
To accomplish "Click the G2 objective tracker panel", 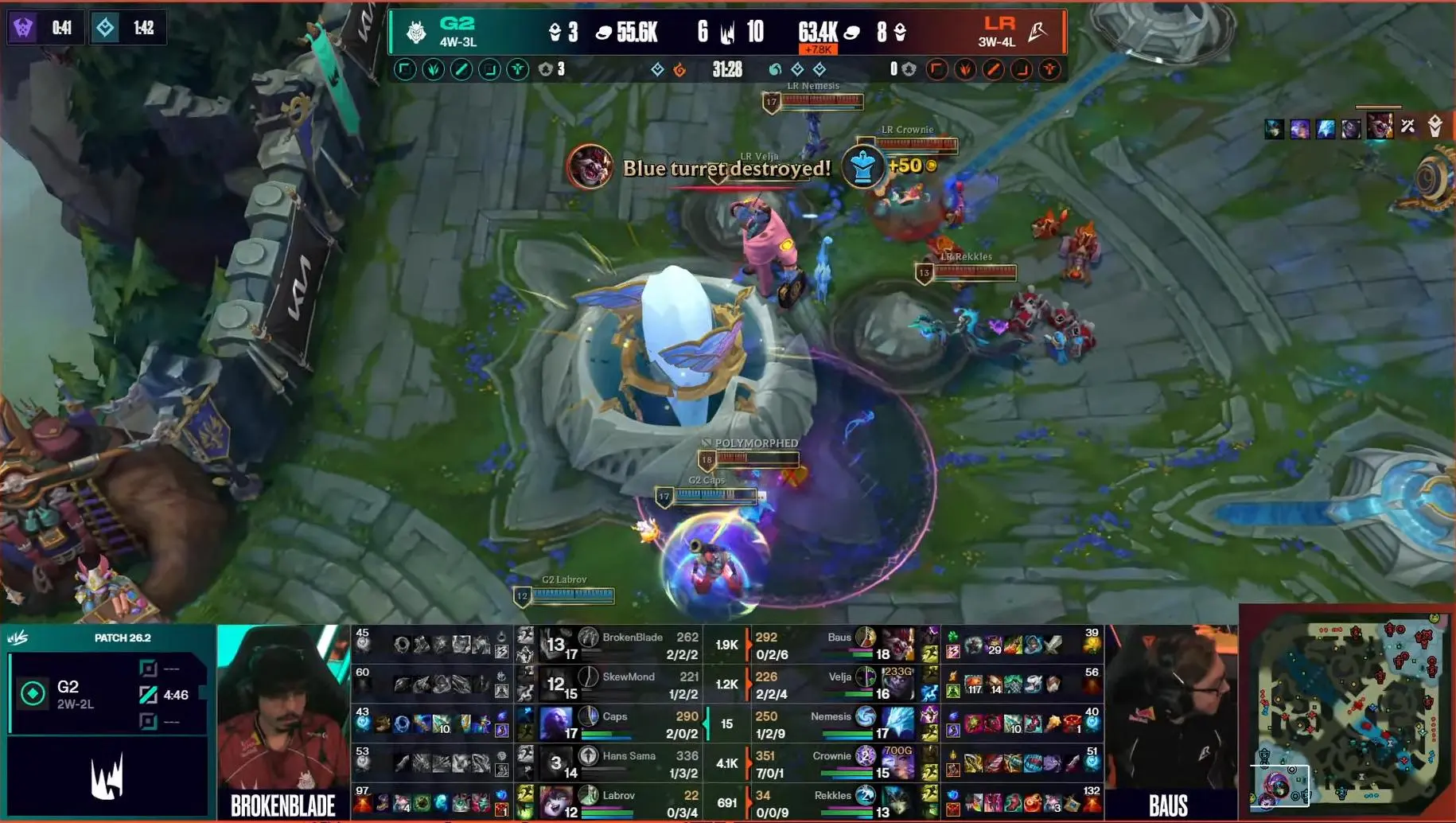I will (107, 694).
